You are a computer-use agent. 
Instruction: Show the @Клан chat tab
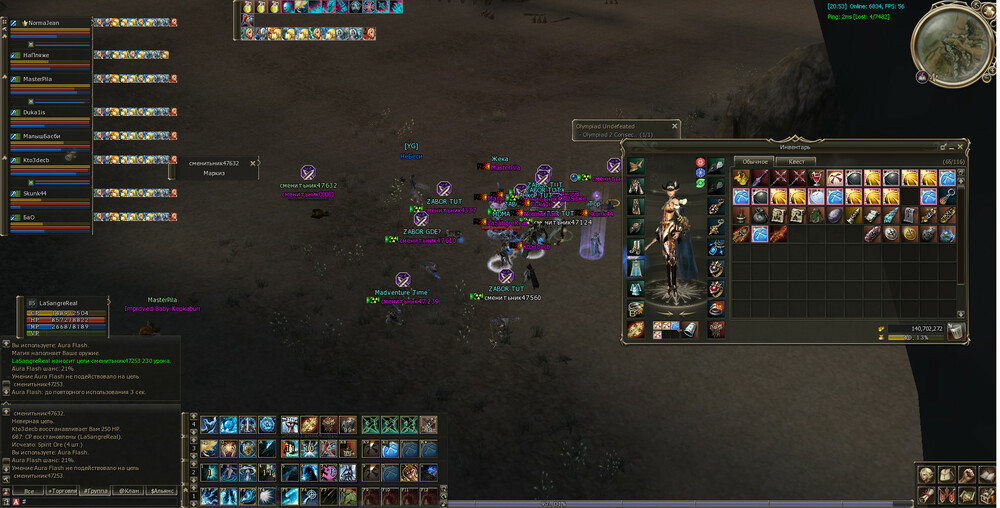(128, 491)
